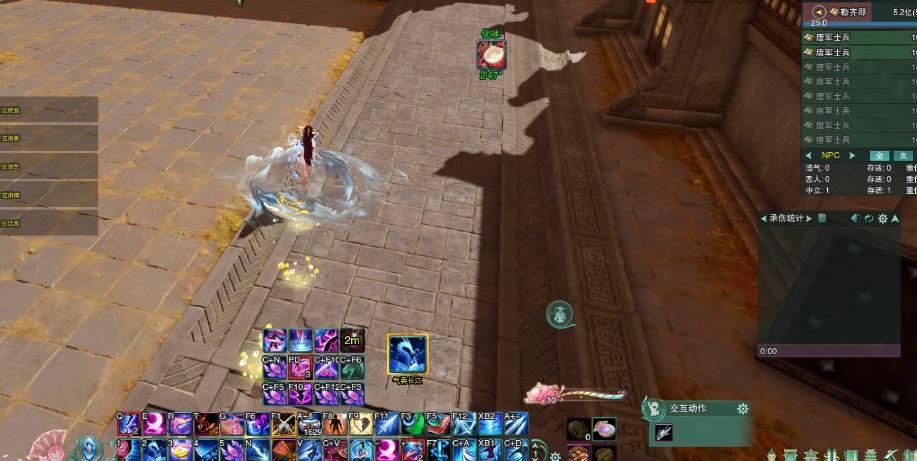Open the action bar settings gear

[x=555, y=455]
